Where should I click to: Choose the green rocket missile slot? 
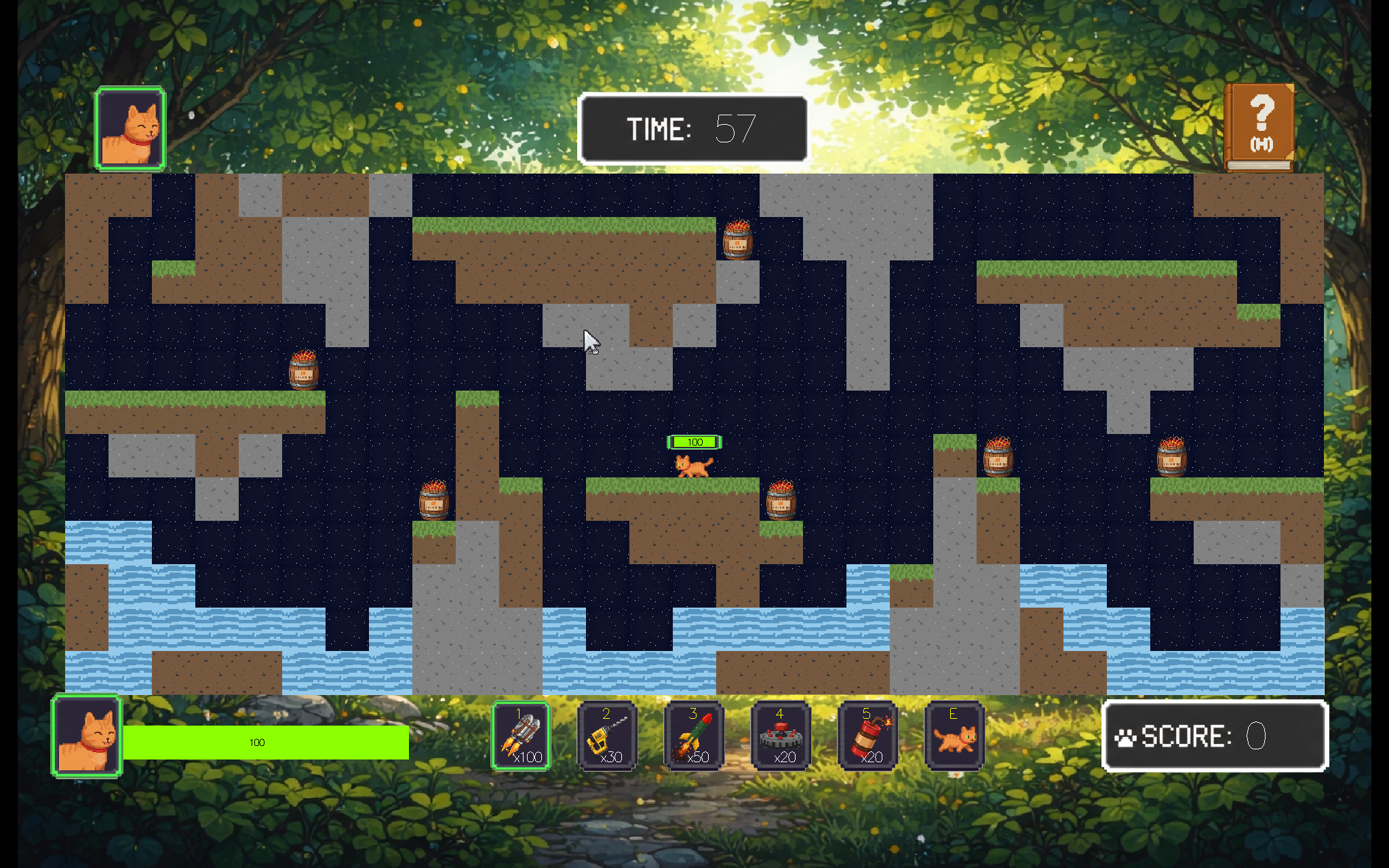coord(694,736)
